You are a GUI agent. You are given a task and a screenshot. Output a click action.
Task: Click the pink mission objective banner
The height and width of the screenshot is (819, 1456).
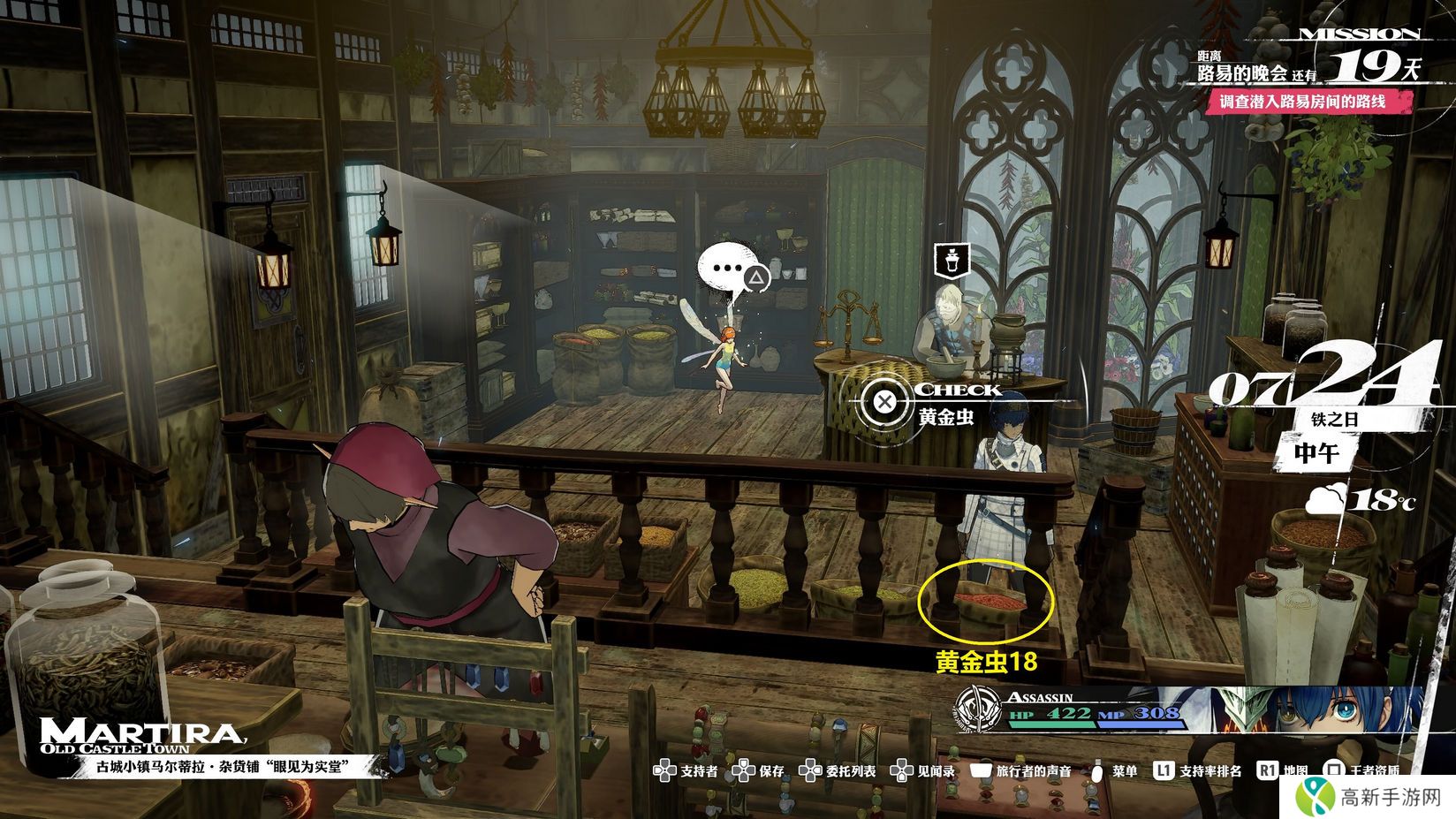[x=1303, y=102]
